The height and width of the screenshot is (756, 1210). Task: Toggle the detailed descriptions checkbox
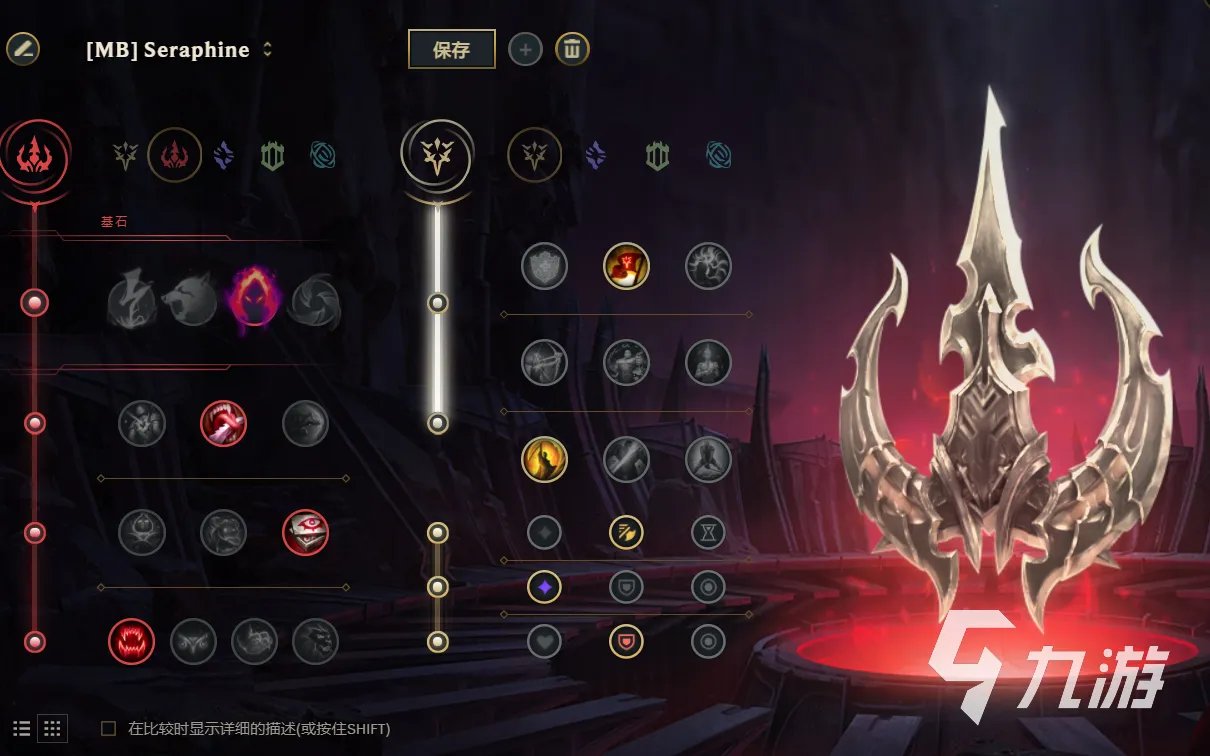pos(109,729)
